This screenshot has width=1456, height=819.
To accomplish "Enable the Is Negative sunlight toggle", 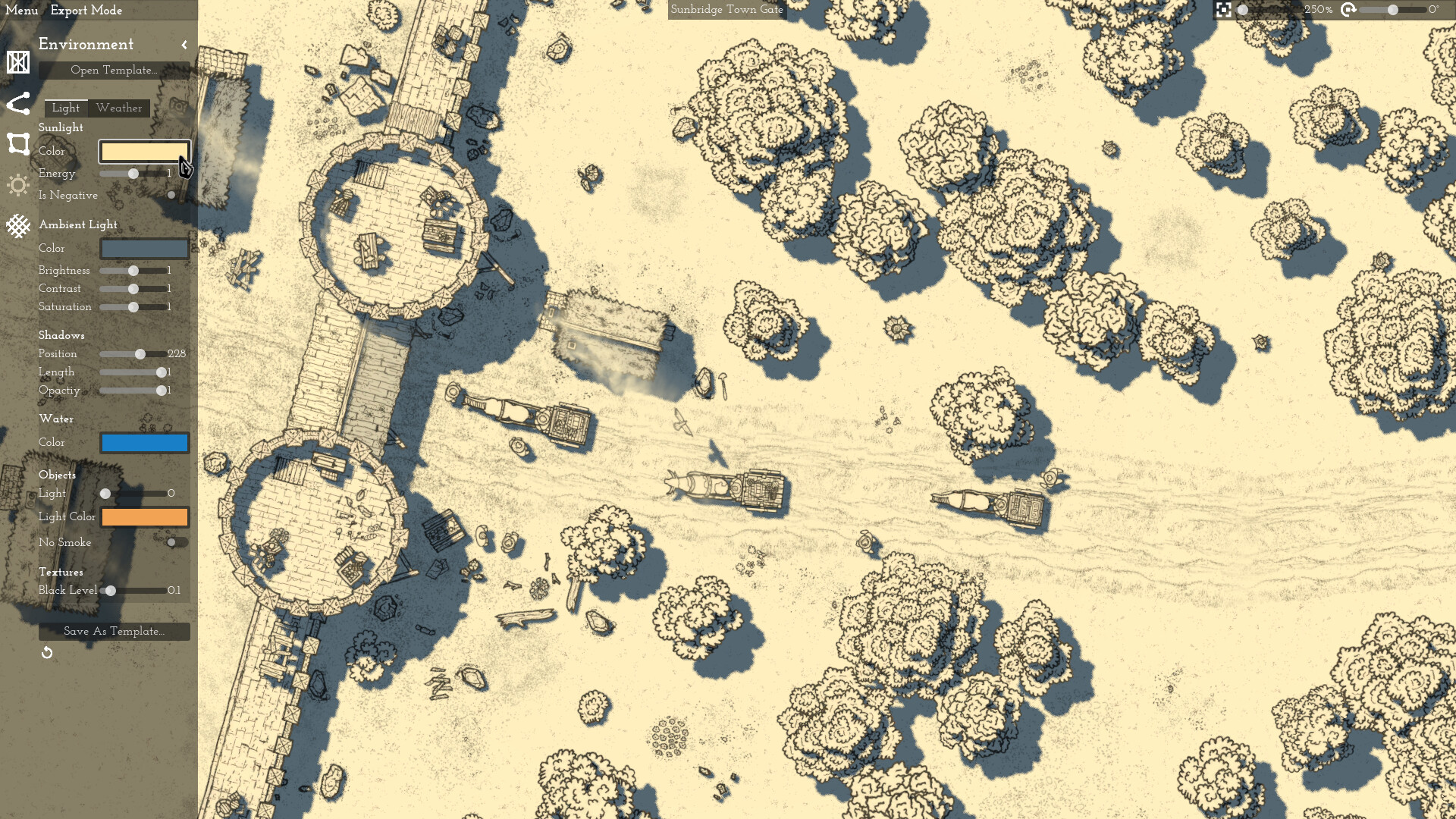I will tap(172, 195).
